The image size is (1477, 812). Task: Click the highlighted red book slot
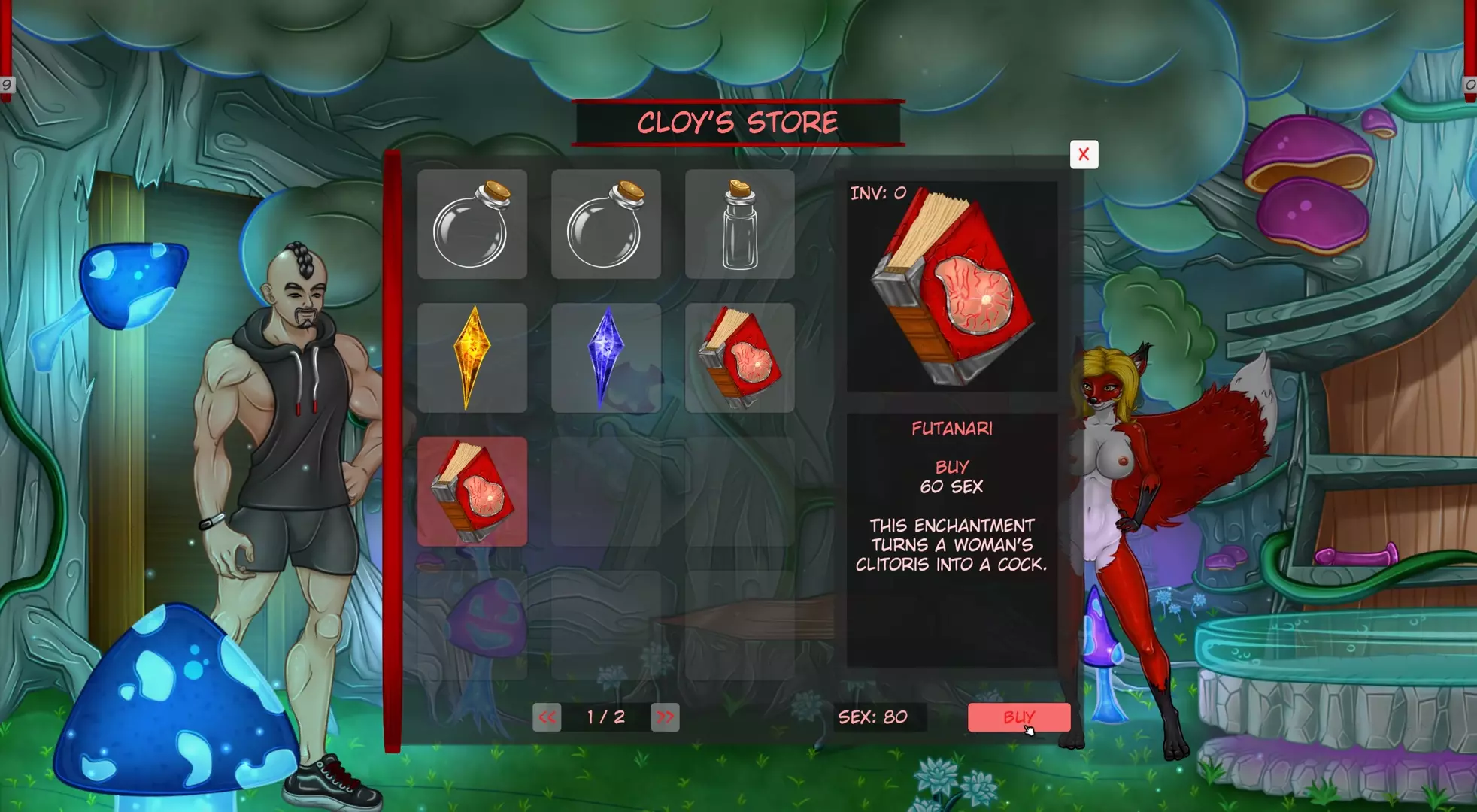coord(472,492)
